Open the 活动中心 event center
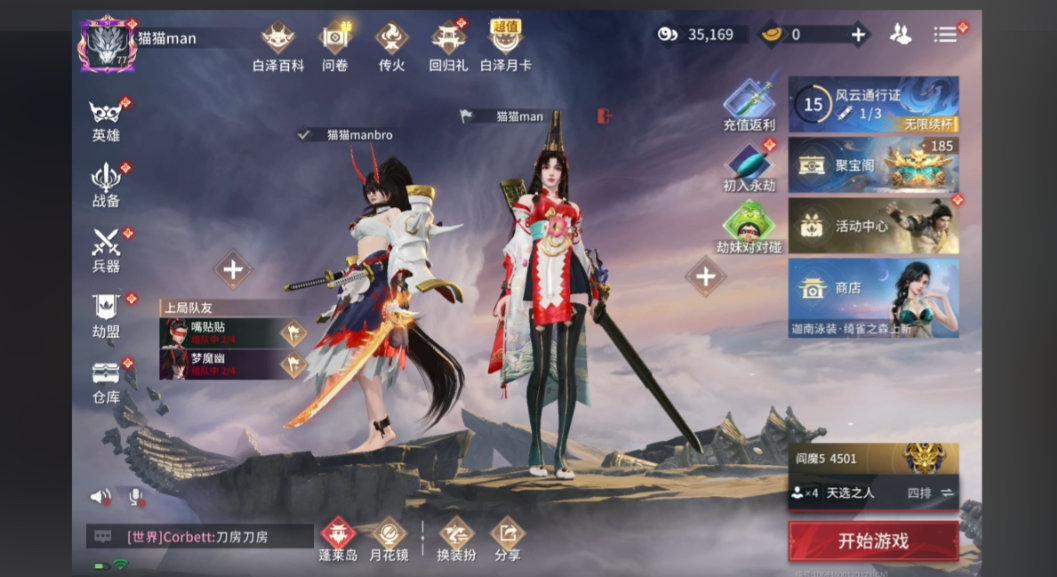Image resolution: width=1057 pixels, height=577 pixels. click(873, 226)
